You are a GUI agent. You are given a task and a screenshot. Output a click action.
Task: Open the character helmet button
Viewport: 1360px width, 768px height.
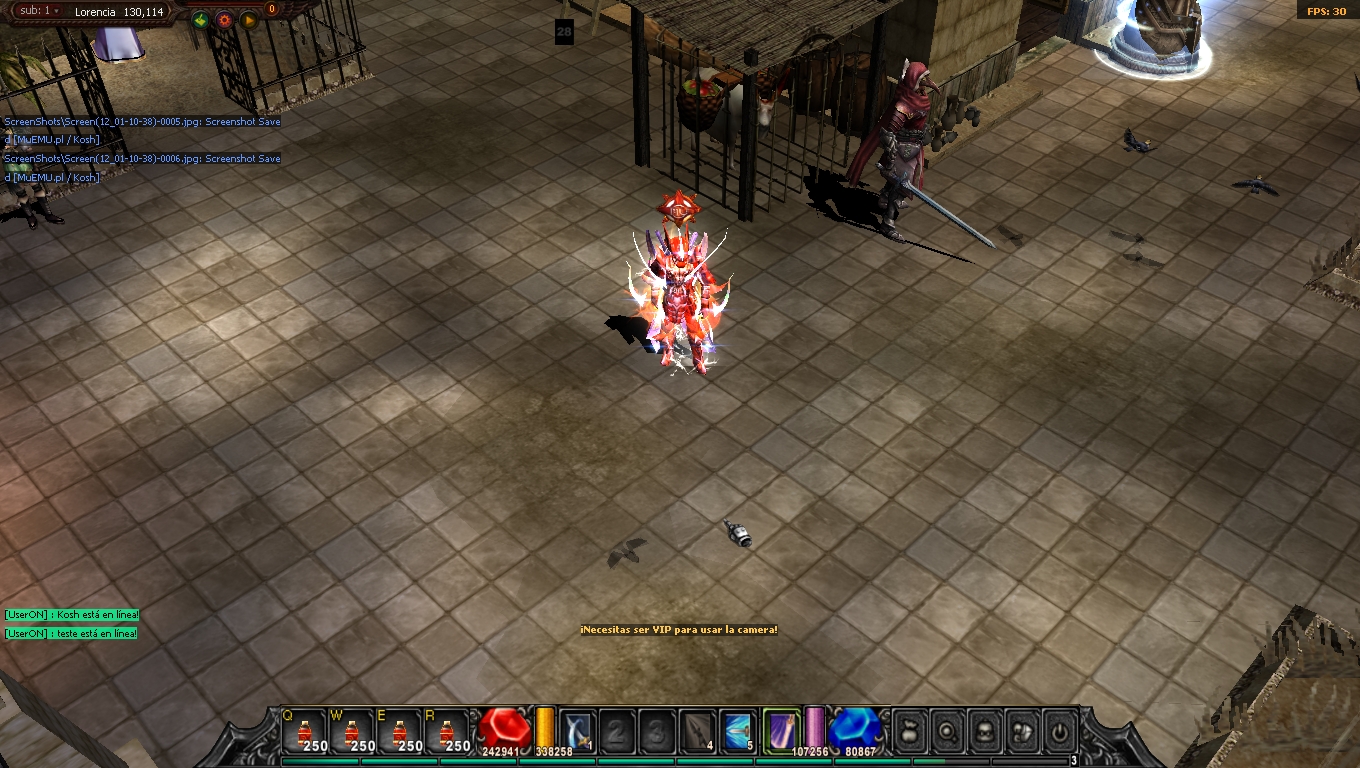coord(985,732)
